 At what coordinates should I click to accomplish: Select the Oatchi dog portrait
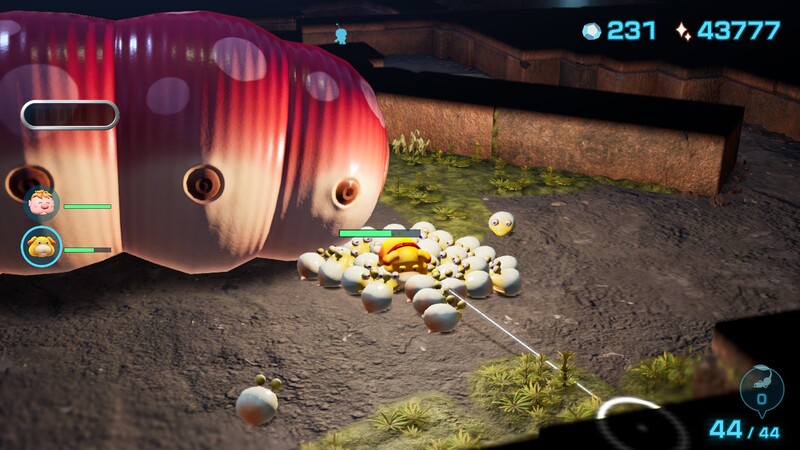coord(42,247)
